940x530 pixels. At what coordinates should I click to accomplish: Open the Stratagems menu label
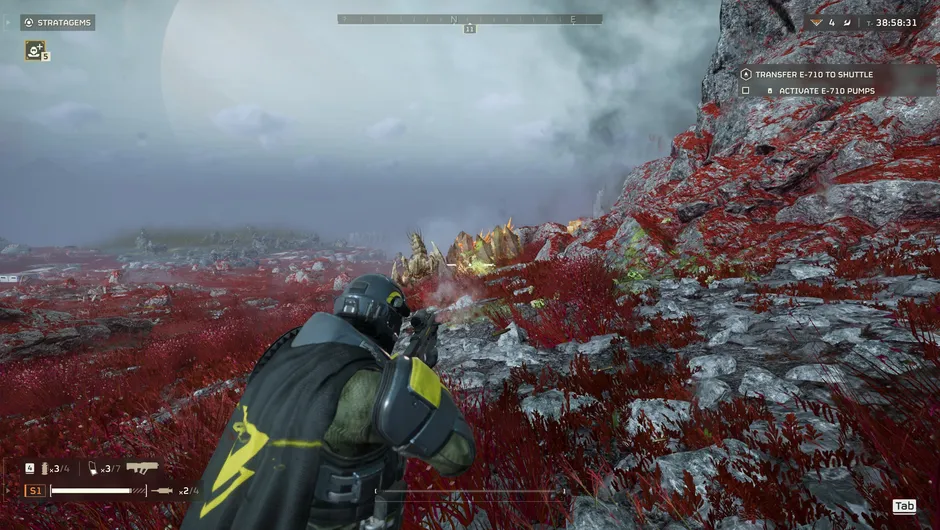tap(57, 22)
